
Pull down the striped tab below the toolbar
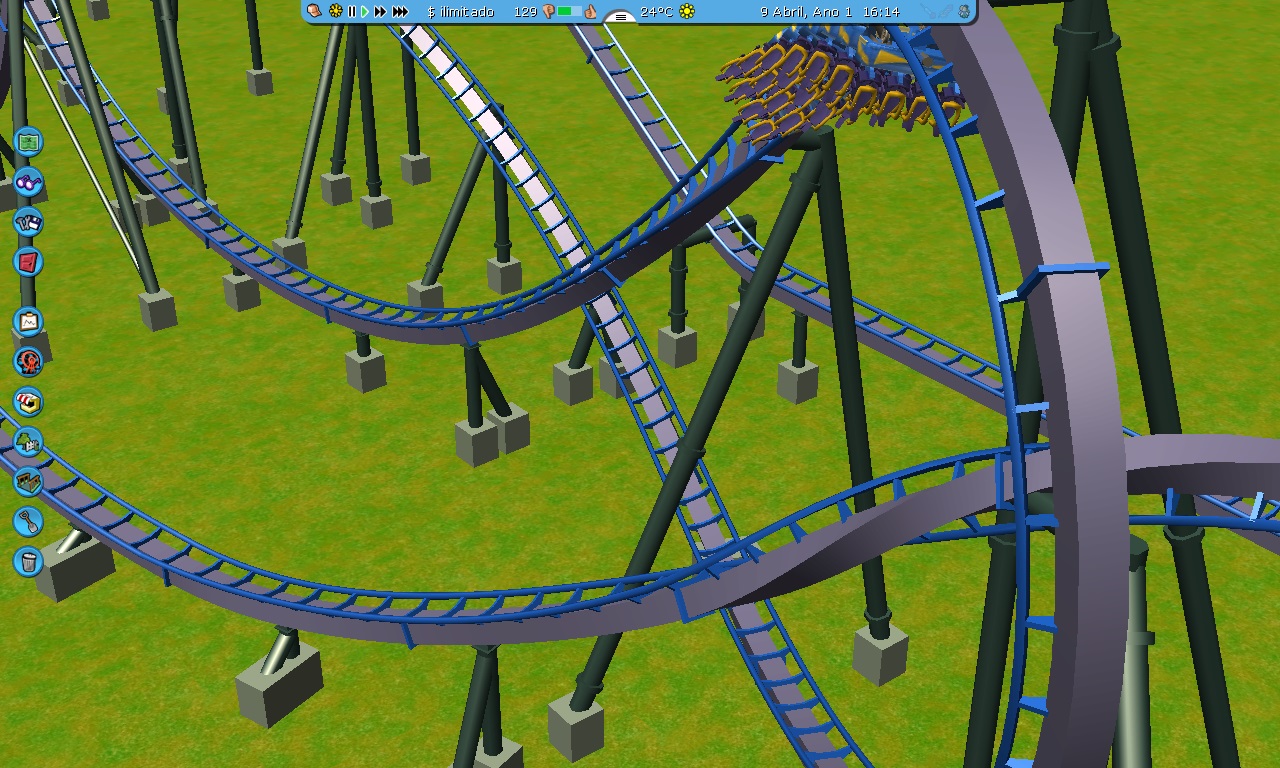point(620,17)
